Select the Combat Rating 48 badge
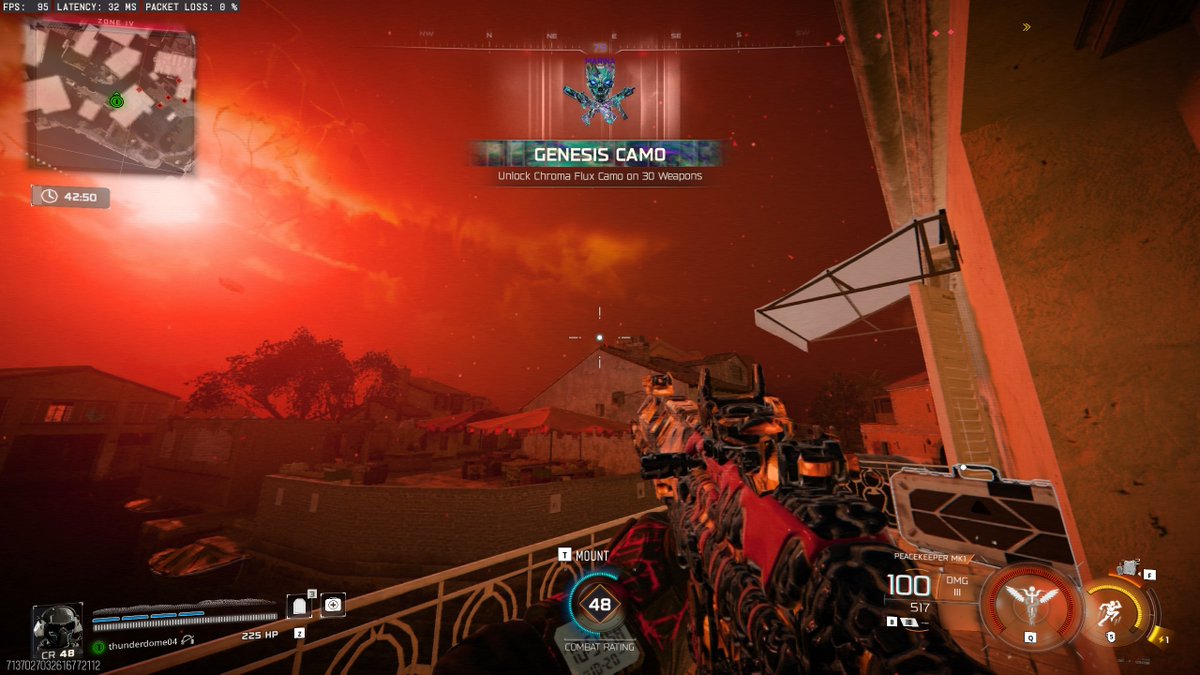1200x675 pixels. click(x=599, y=604)
